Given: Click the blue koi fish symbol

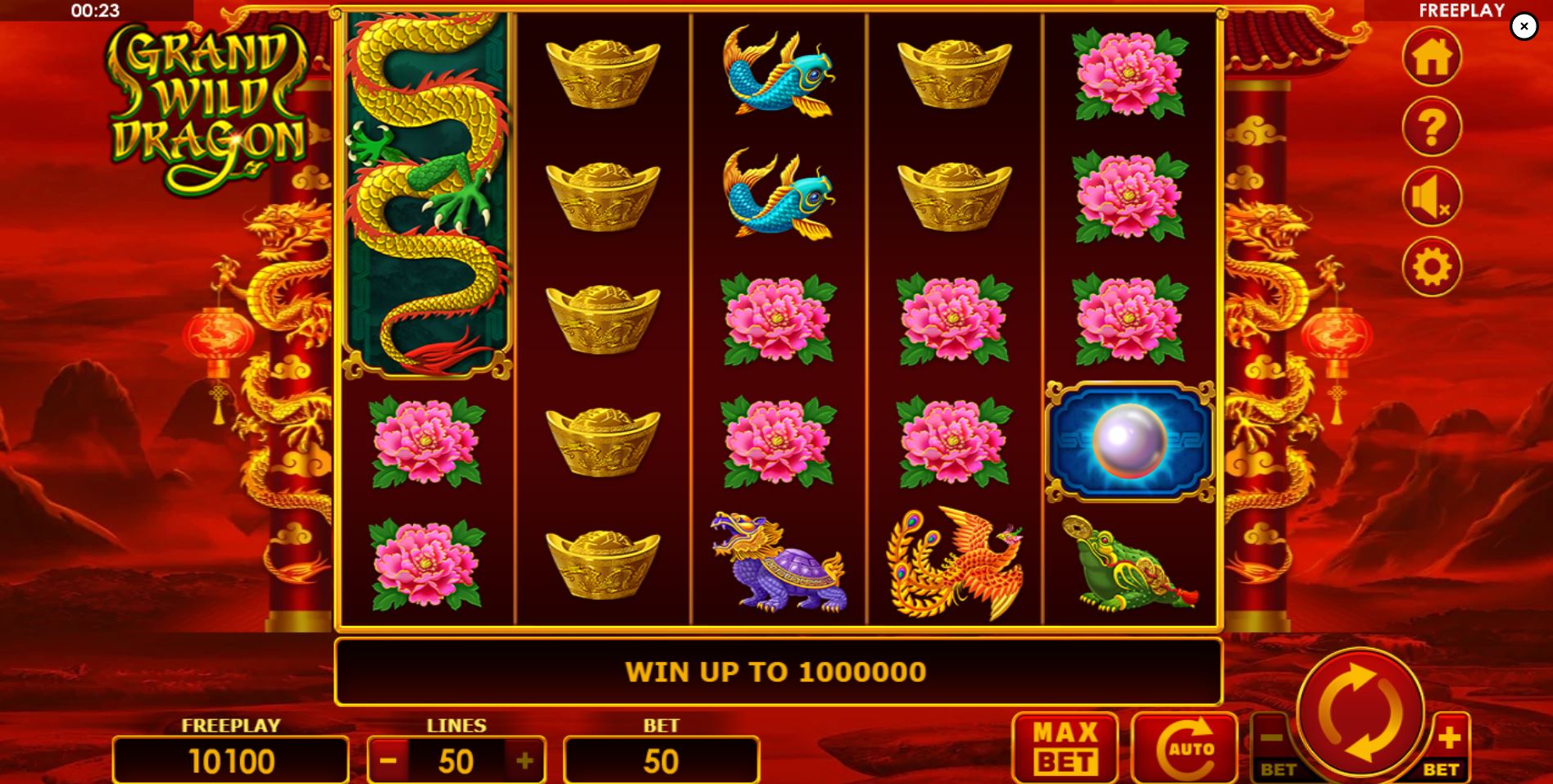Looking at the screenshot, I should (x=779, y=74).
